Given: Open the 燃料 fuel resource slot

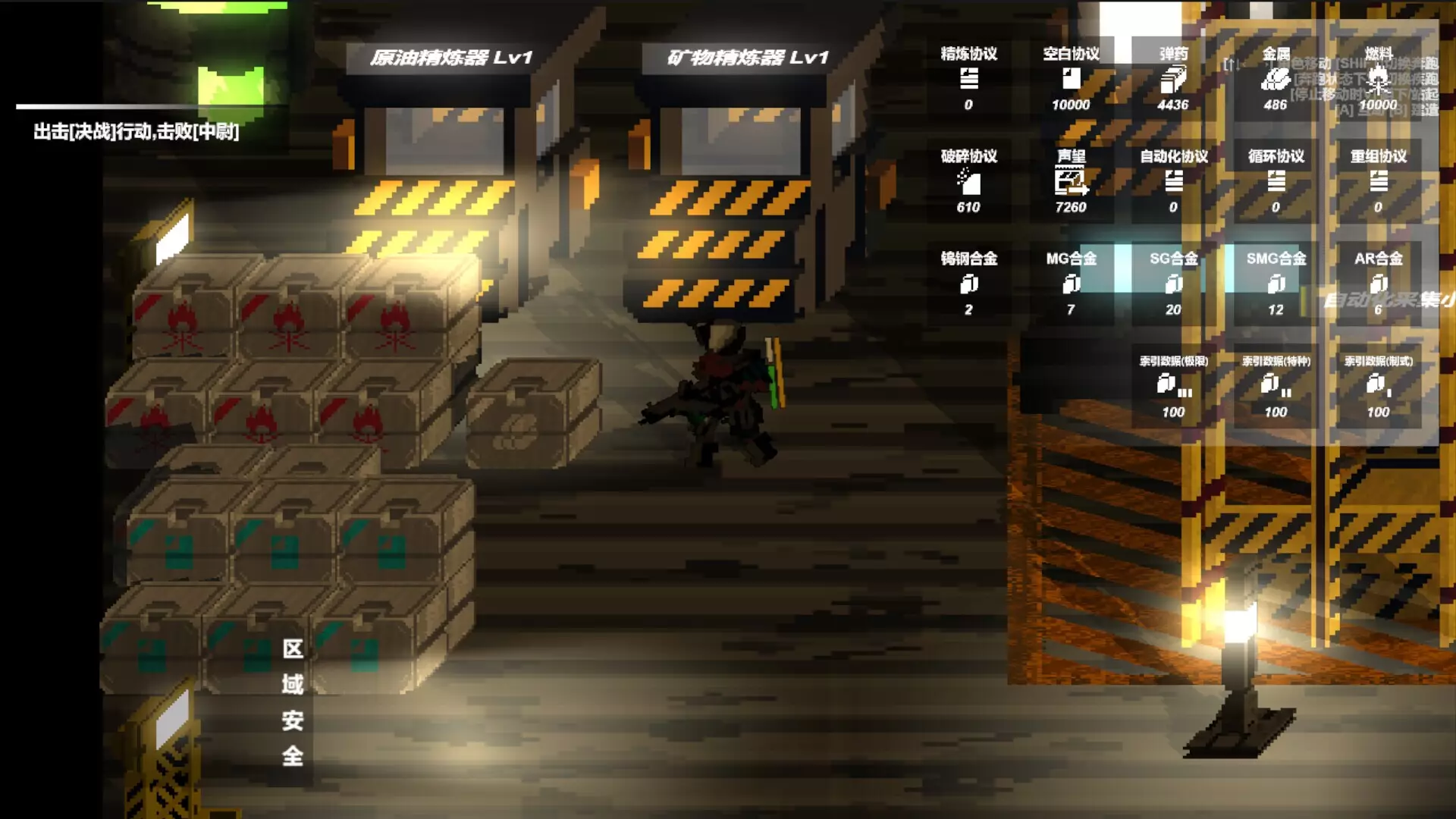Looking at the screenshot, I should pos(1378,79).
